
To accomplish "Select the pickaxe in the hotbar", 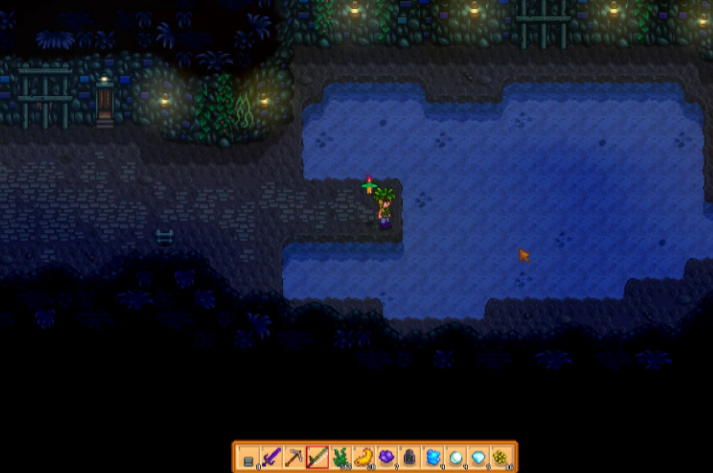I will click(295, 458).
